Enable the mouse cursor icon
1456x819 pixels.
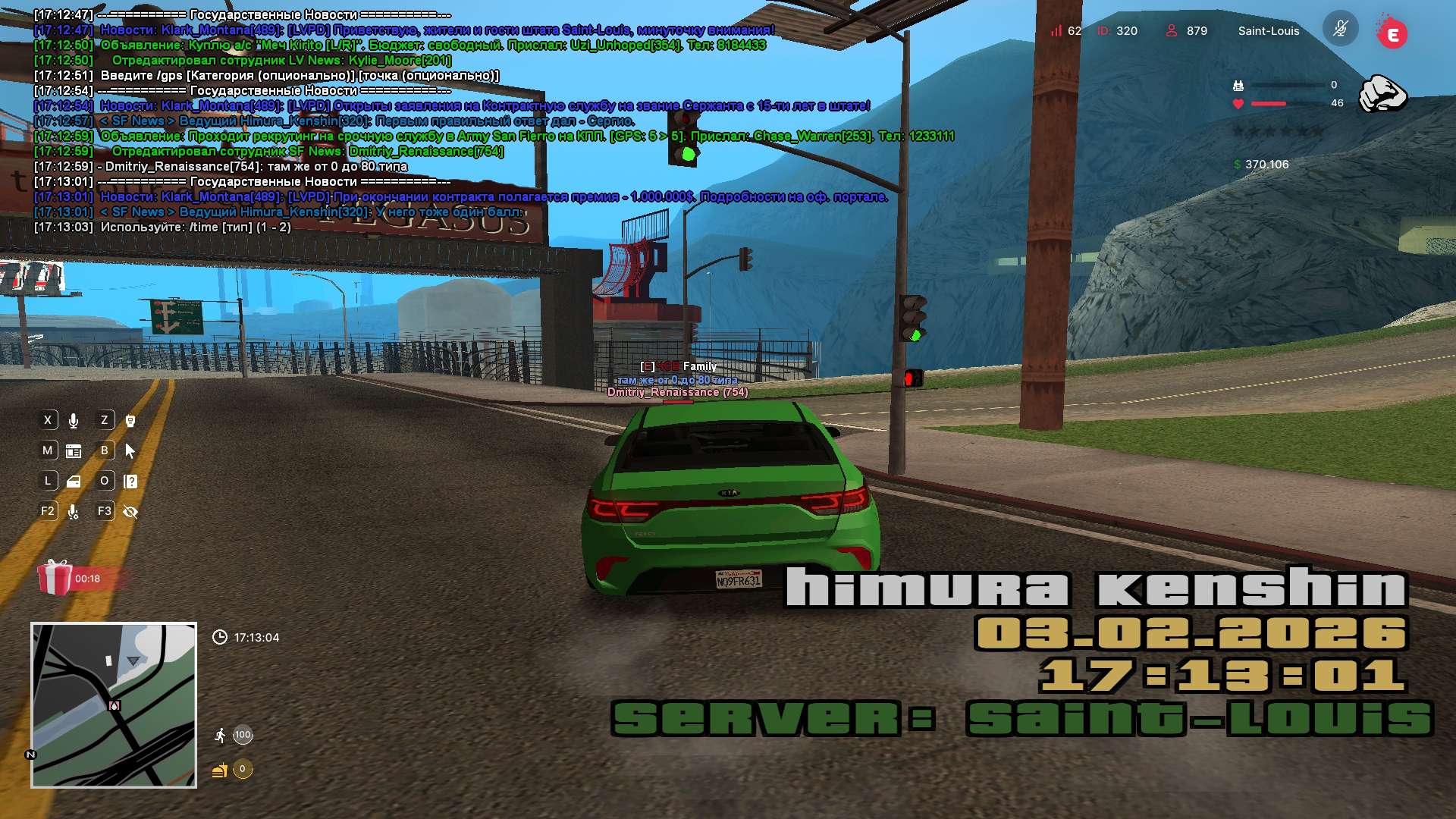130,451
